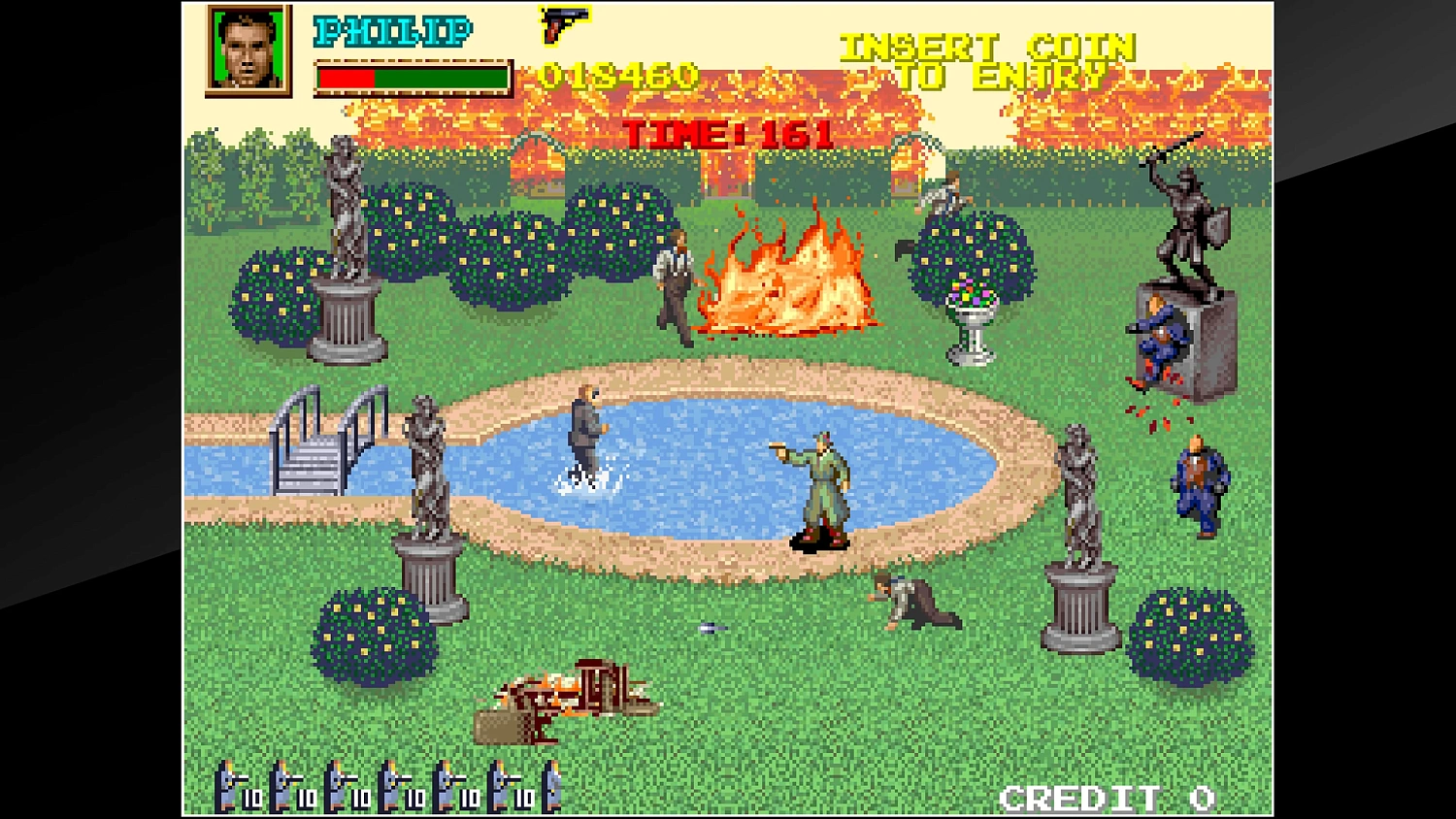This screenshot has width=1456, height=819.
Task: Click the statue left of the pool
Action: point(425,466)
